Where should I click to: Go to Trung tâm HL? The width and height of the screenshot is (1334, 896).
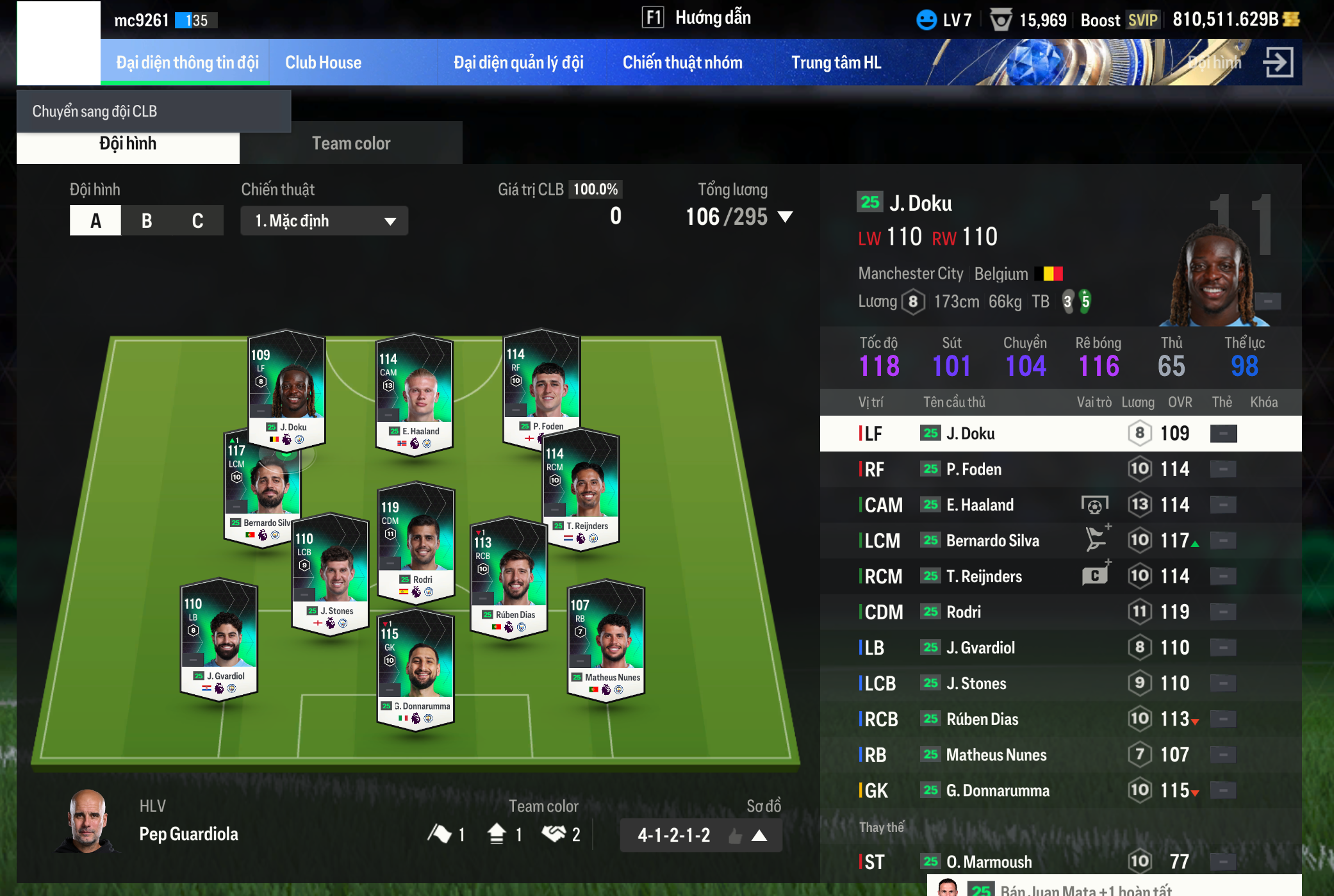coord(836,63)
